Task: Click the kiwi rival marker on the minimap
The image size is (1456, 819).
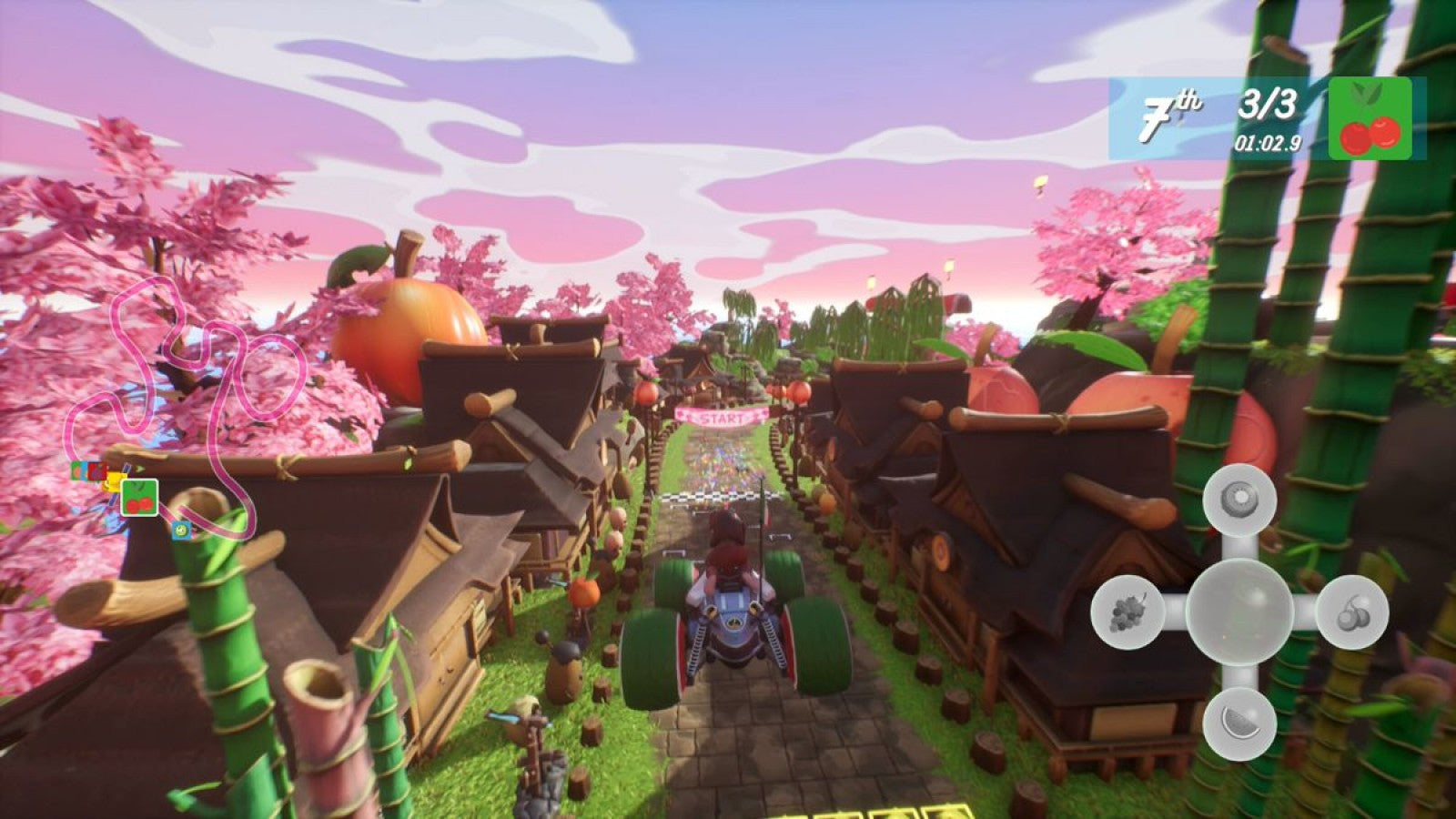Action: pos(181,530)
